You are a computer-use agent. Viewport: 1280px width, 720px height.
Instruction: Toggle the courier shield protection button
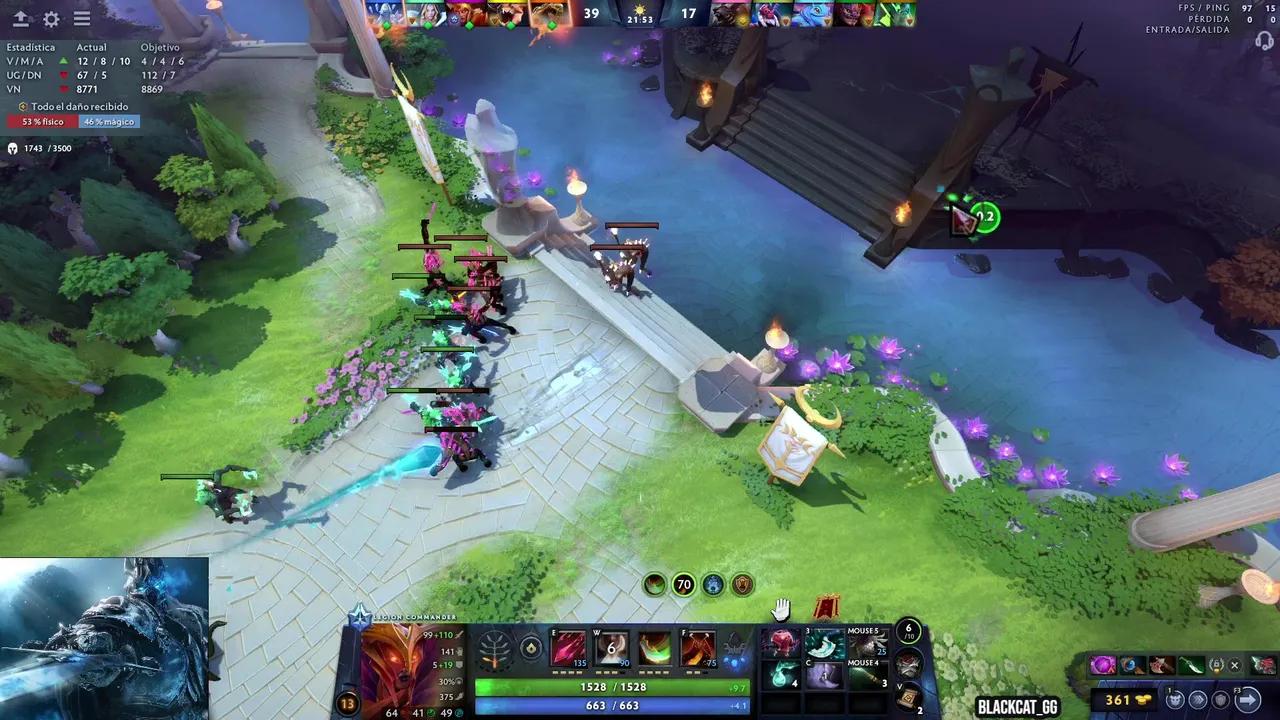tap(1220, 700)
